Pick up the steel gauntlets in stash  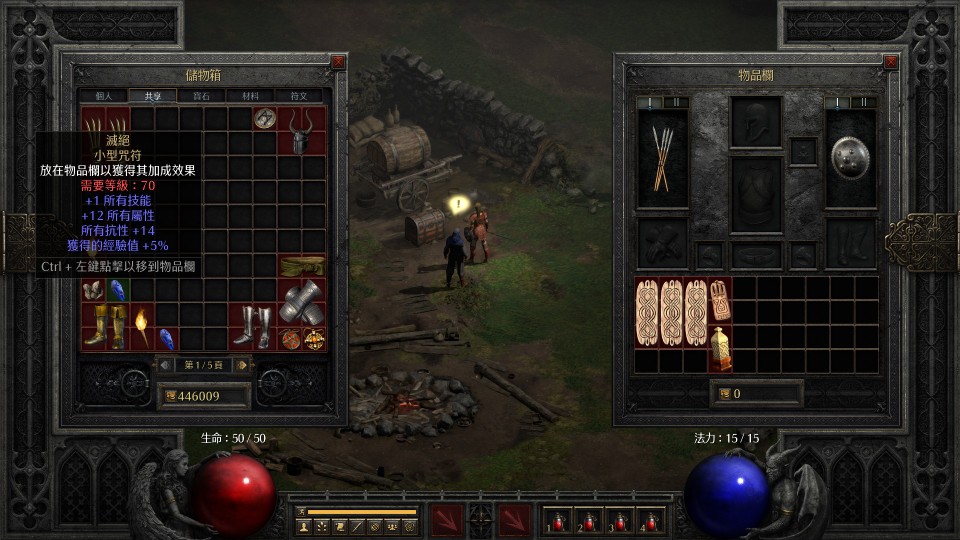(302, 302)
